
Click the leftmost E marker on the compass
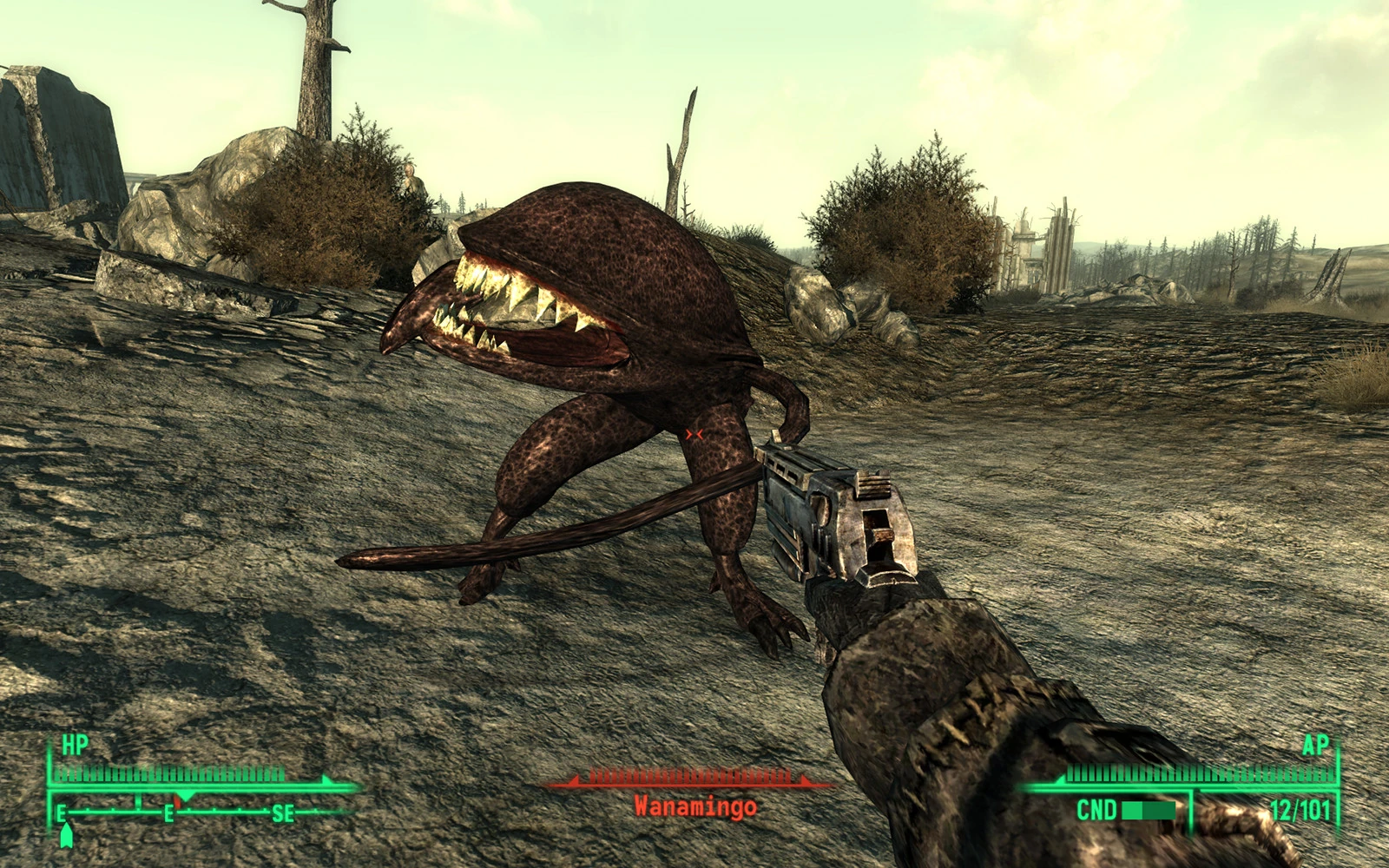point(61,814)
